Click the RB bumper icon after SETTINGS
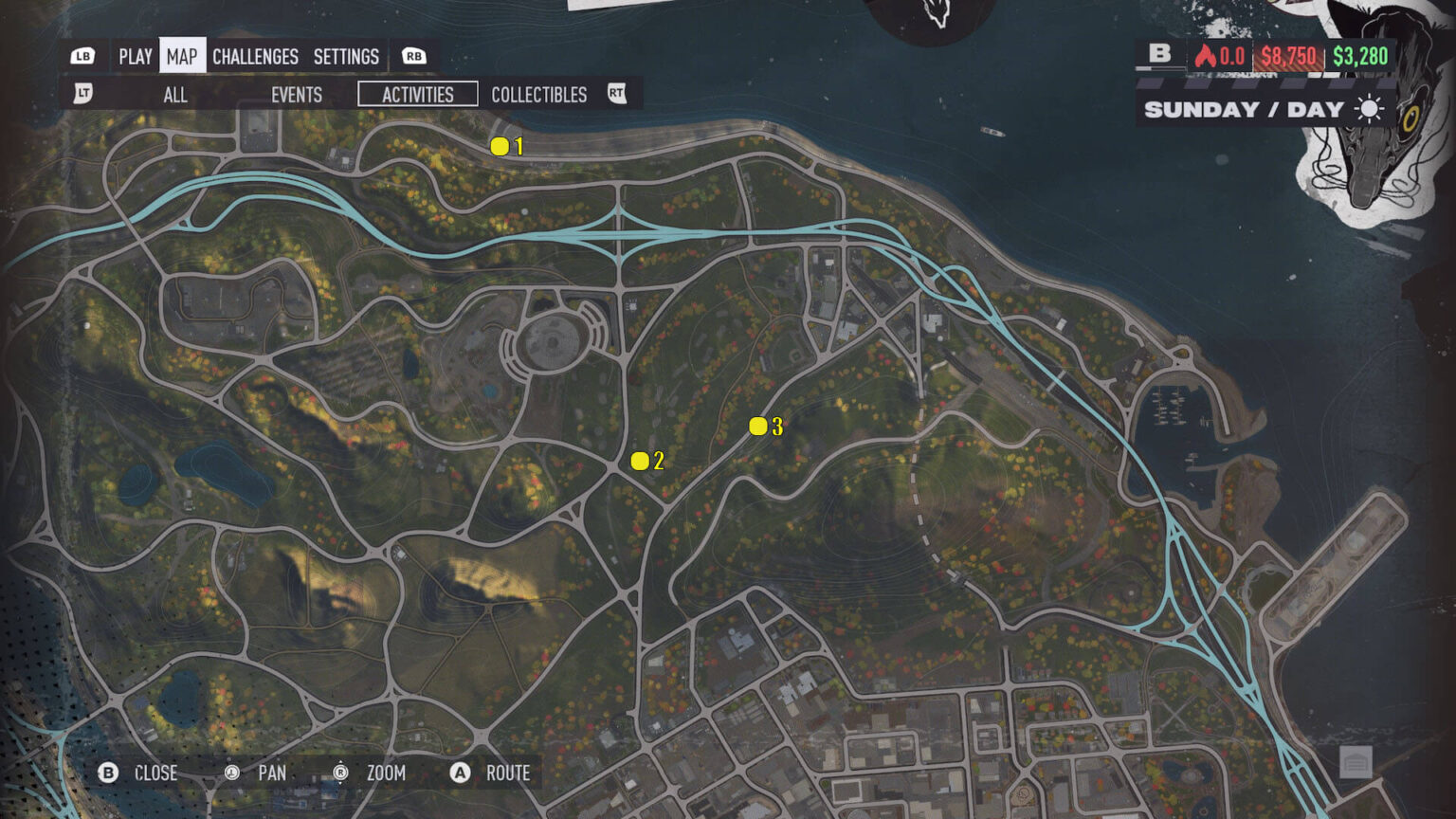The height and width of the screenshot is (819, 1456). [411, 56]
